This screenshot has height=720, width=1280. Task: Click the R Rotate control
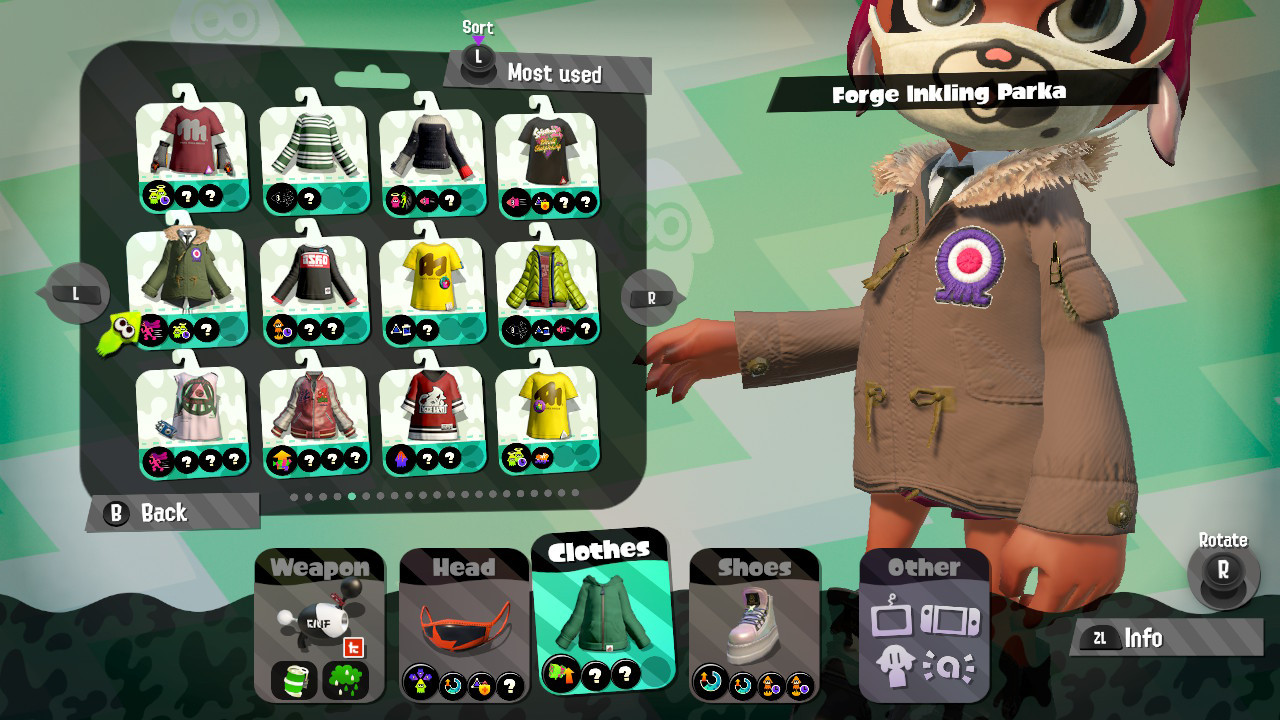(1222, 570)
